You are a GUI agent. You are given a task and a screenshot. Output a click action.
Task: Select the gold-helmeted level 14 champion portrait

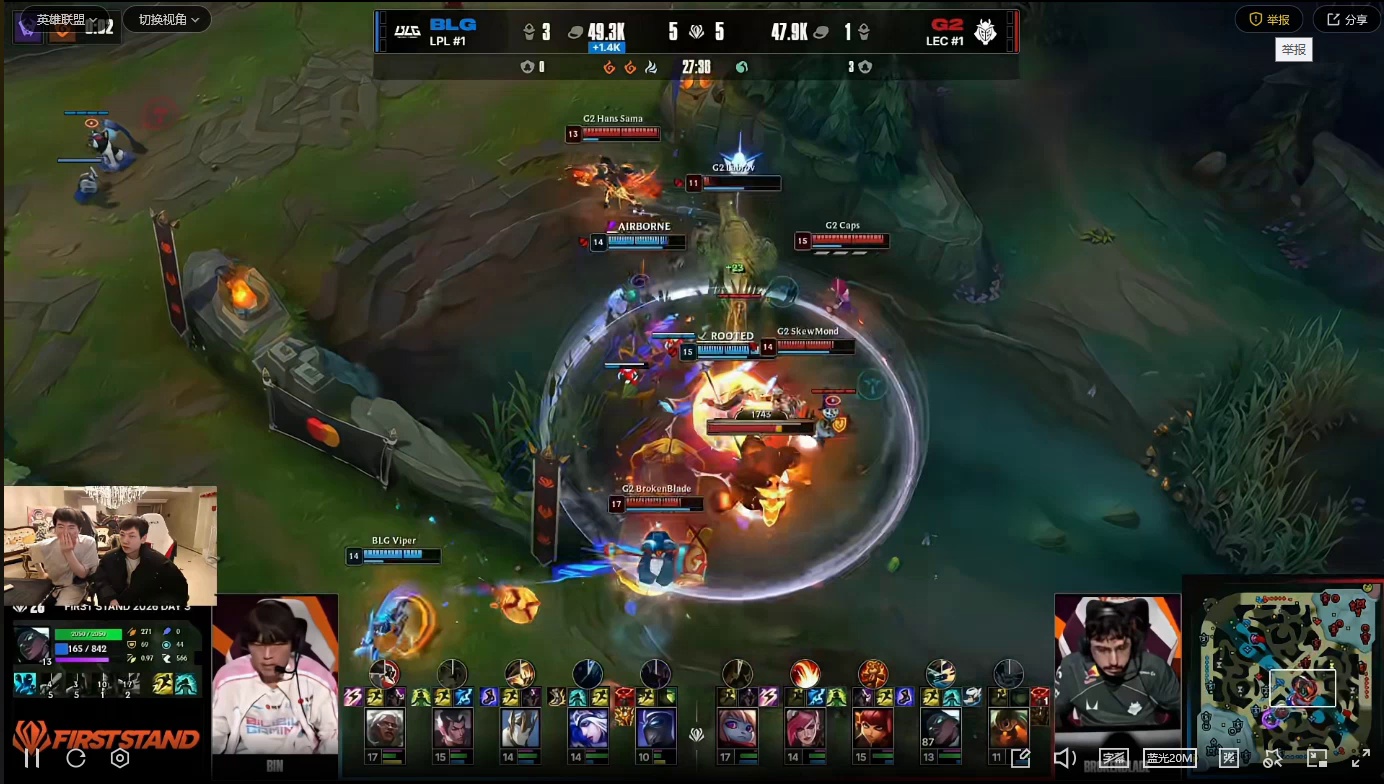(520, 728)
